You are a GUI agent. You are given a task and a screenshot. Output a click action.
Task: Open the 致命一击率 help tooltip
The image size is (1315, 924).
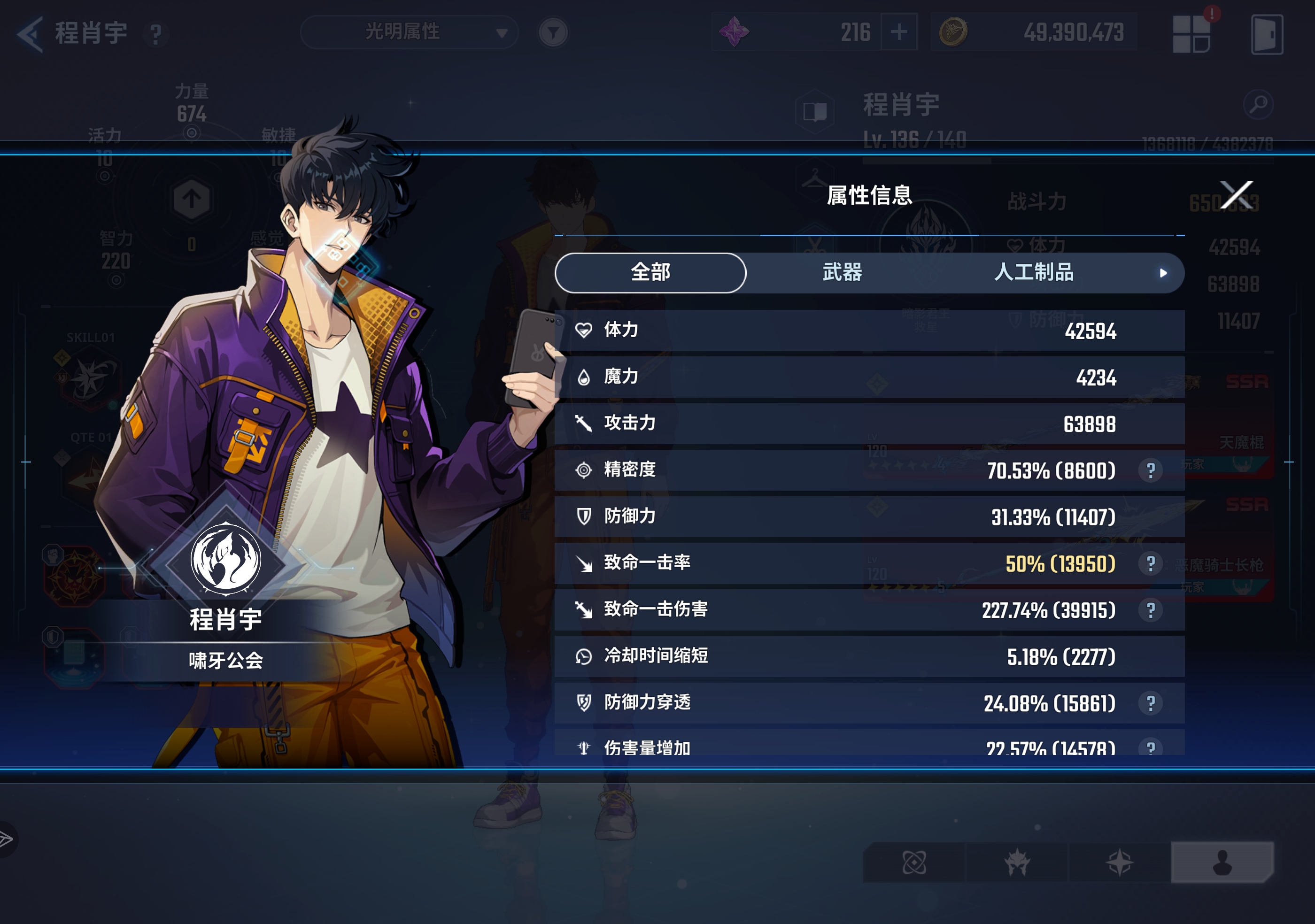point(1150,564)
